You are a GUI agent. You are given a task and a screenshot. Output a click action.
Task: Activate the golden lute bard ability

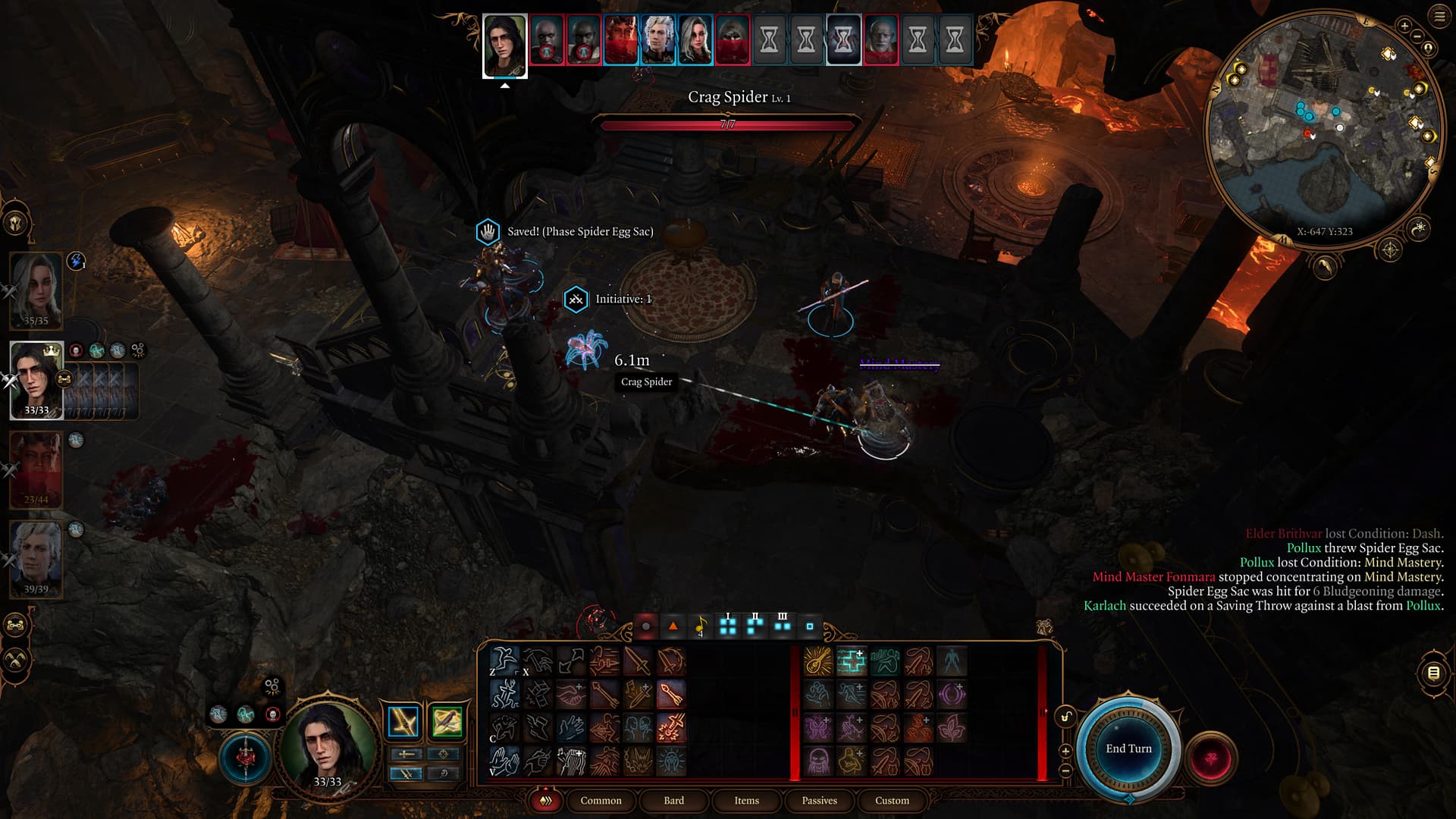818,661
